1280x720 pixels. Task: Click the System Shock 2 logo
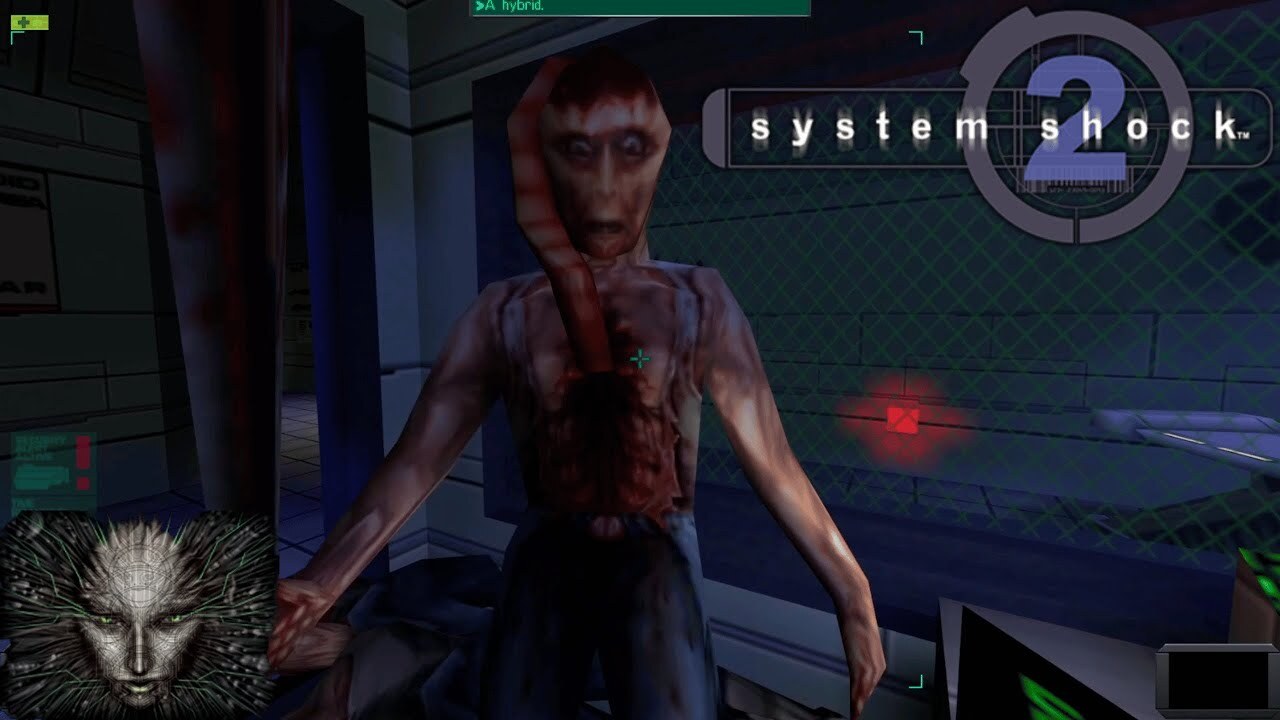point(940,125)
